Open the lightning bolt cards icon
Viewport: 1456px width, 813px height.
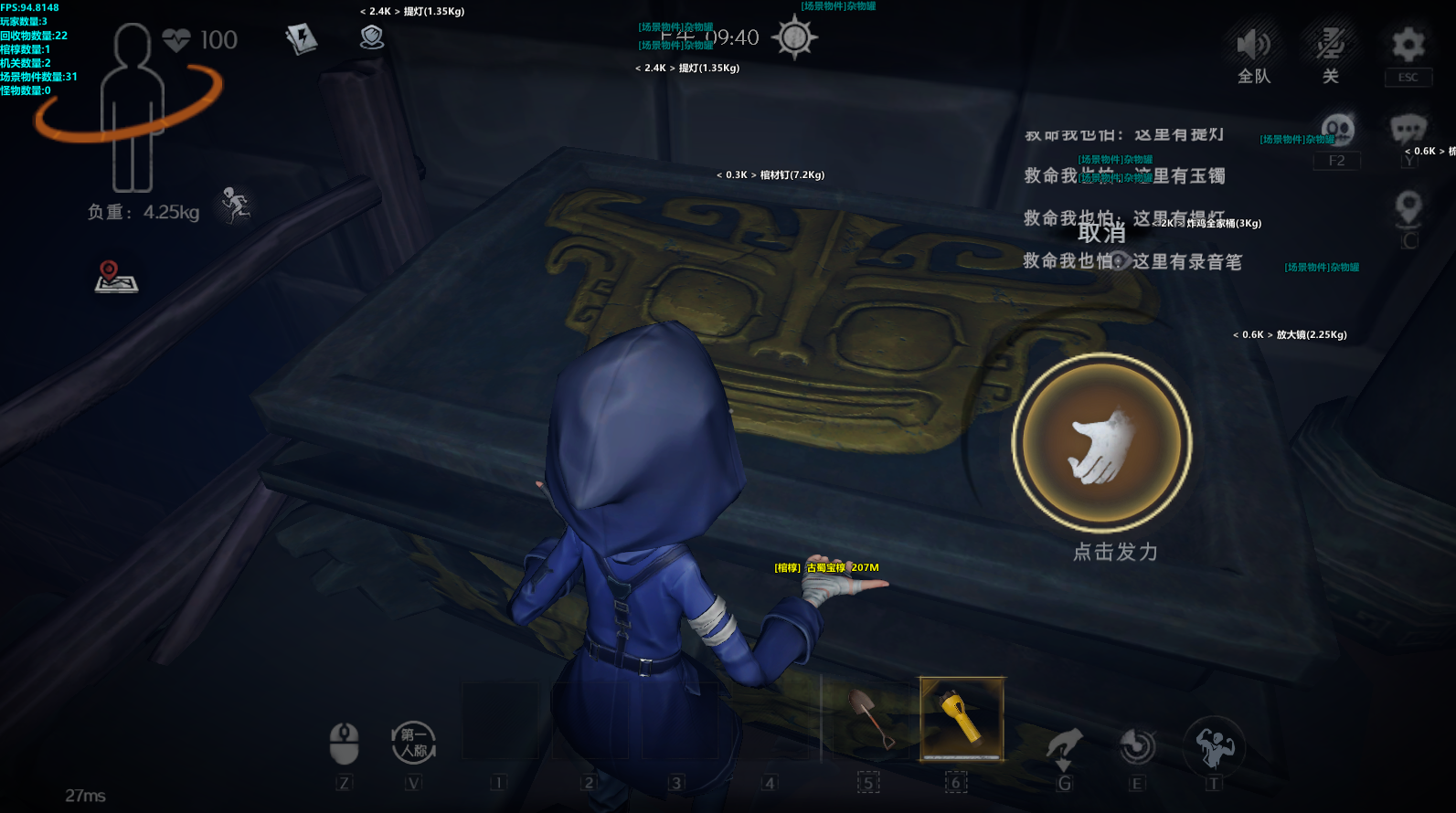[301, 38]
